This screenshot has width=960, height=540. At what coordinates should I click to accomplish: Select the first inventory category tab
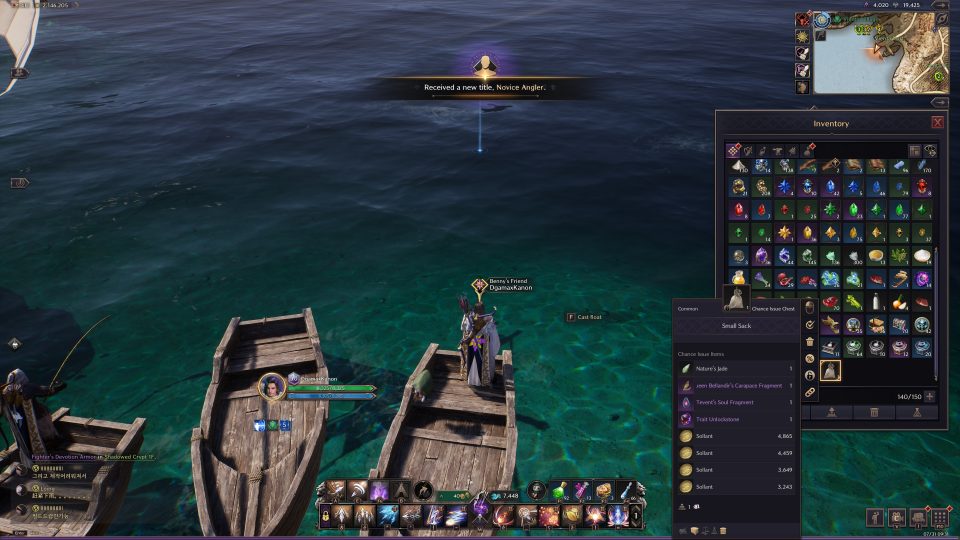click(x=734, y=150)
